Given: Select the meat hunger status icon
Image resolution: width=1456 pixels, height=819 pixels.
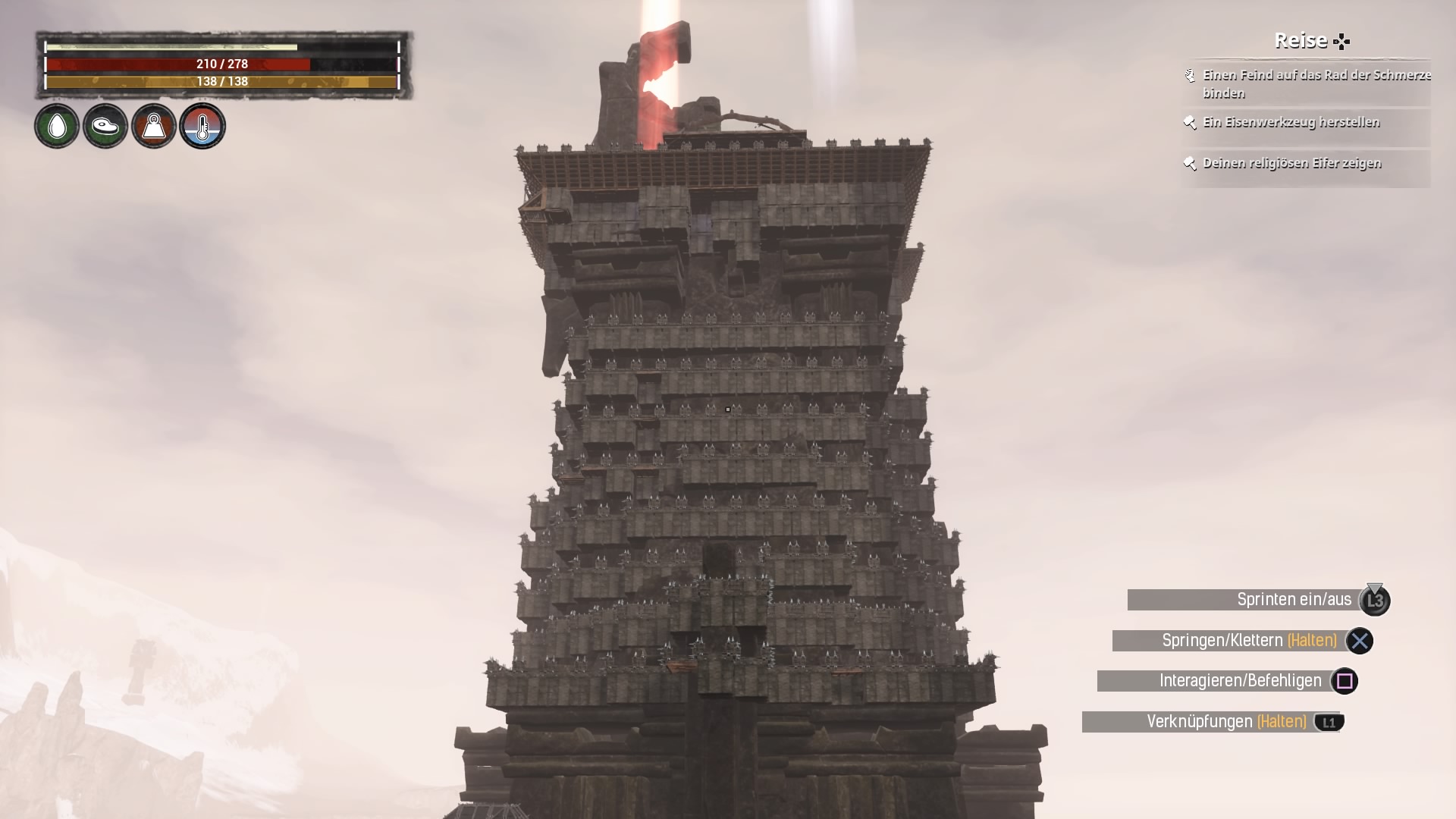Looking at the screenshot, I should point(105,126).
